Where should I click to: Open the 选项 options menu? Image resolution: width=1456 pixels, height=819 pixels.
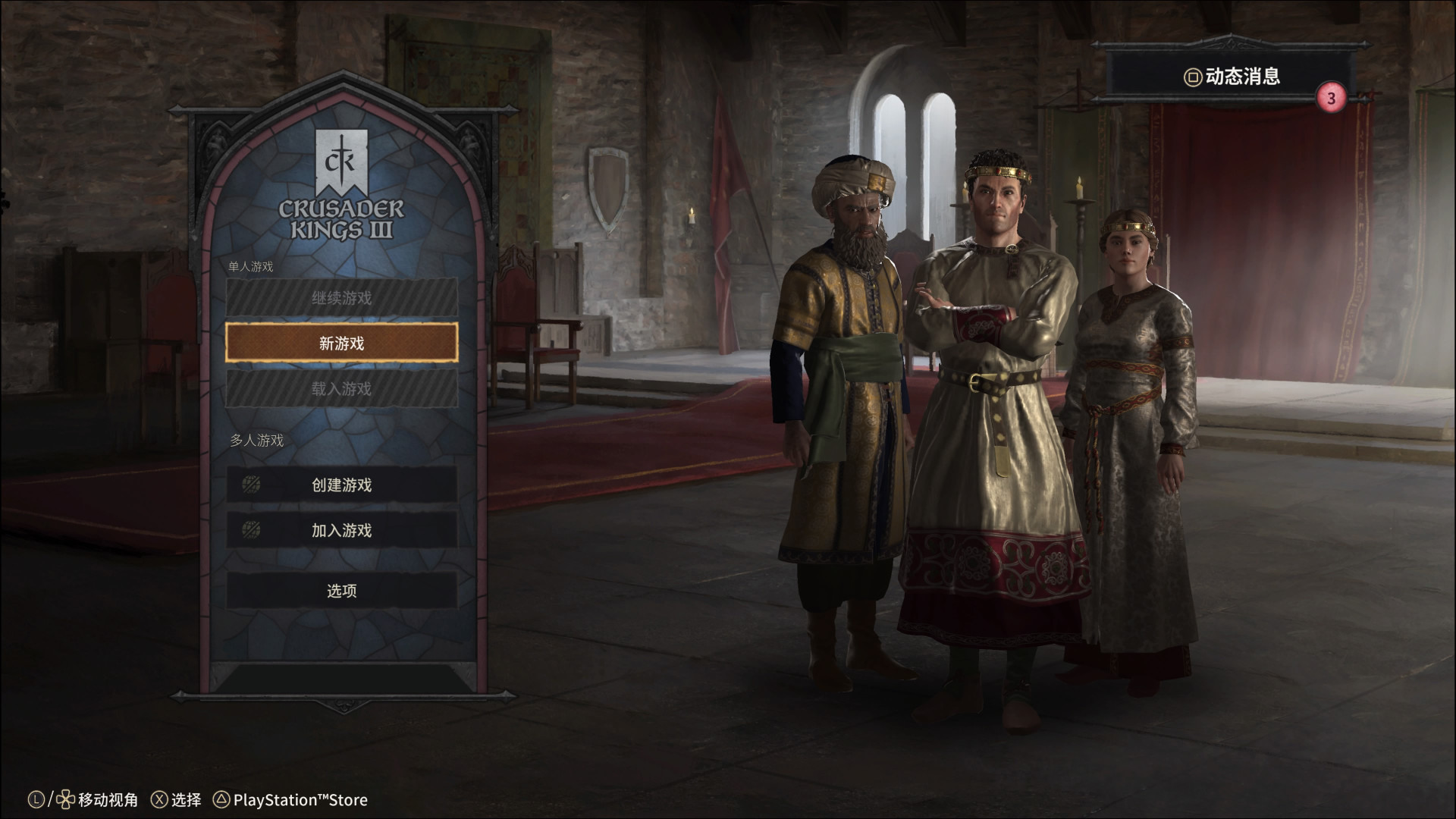(x=341, y=591)
